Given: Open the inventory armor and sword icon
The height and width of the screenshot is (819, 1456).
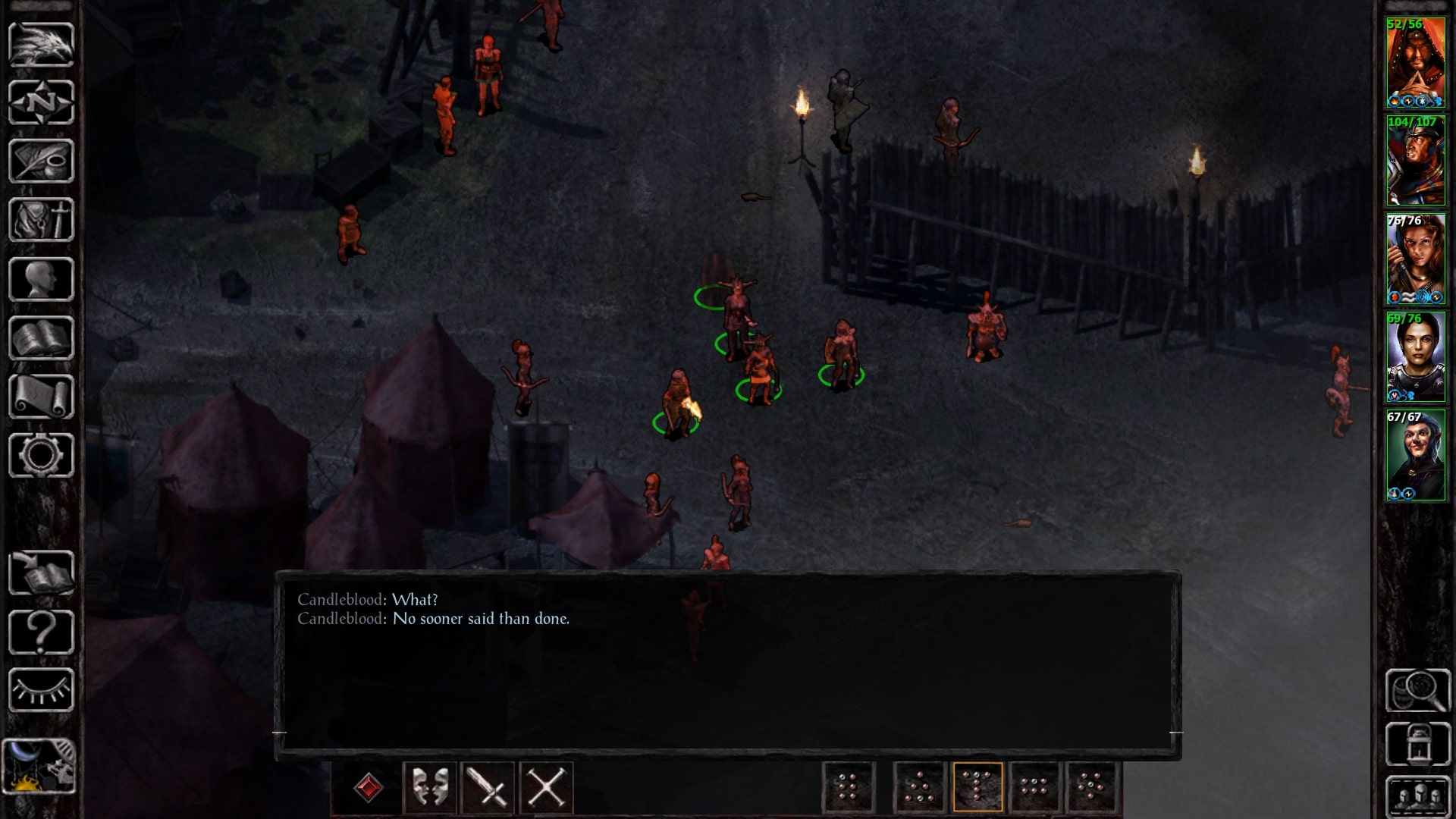Looking at the screenshot, I should click(x=41, y=220).
